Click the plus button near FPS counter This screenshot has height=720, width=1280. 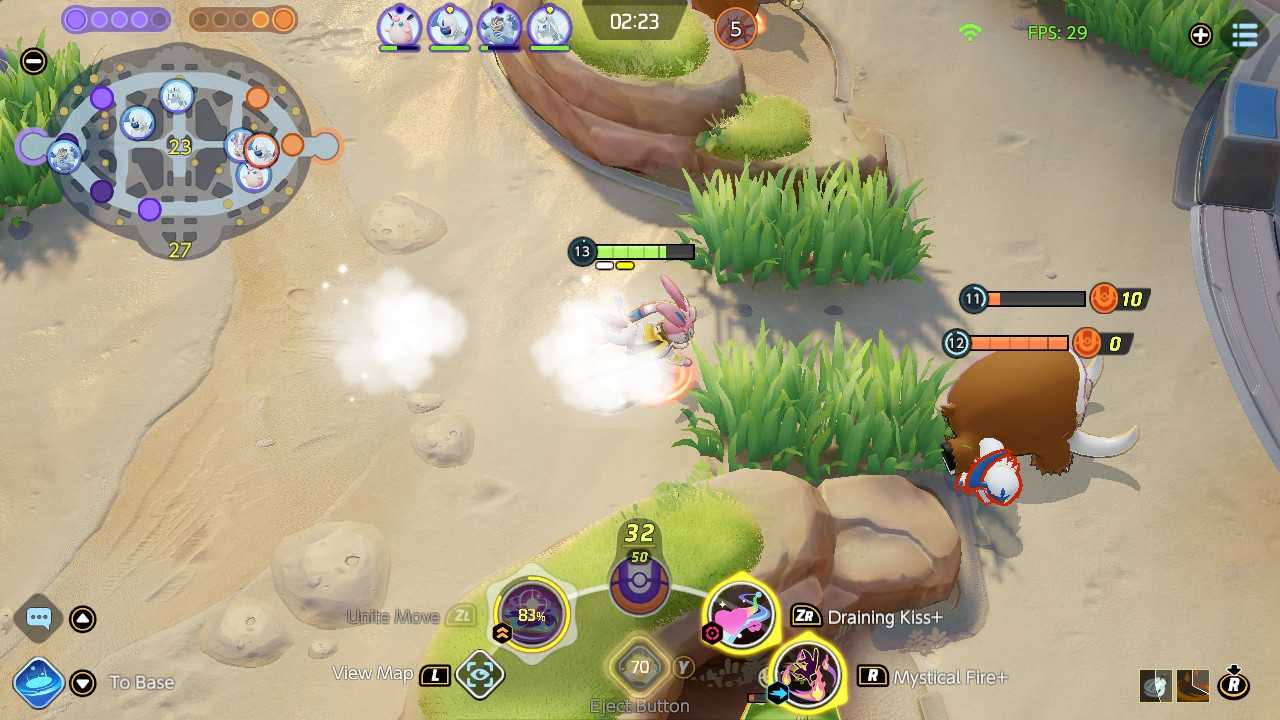[1200, 36]
